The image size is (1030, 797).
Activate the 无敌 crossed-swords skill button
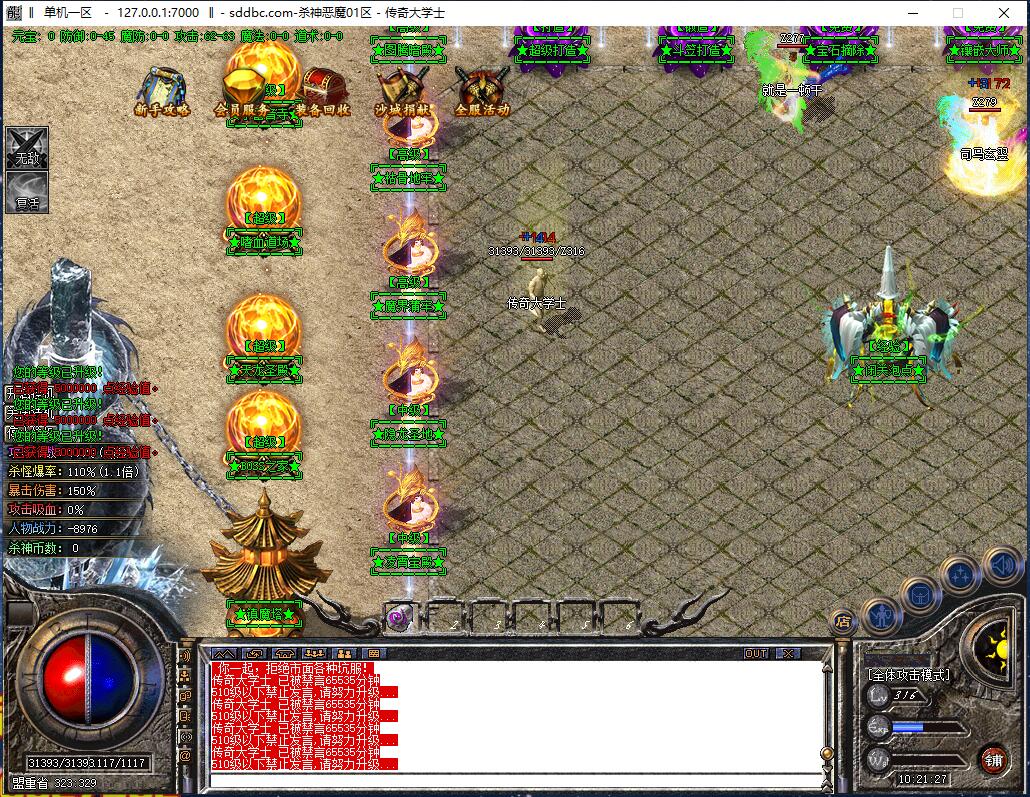[x=26, y=148]
